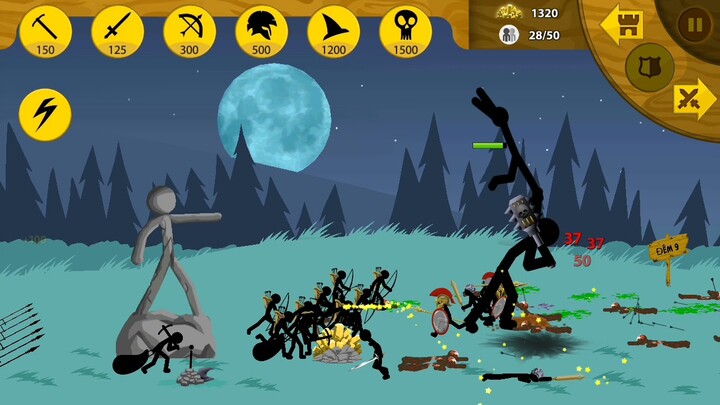Train a Giant with the skull icon
Screen dimensions: 720x405
[405, 30]
